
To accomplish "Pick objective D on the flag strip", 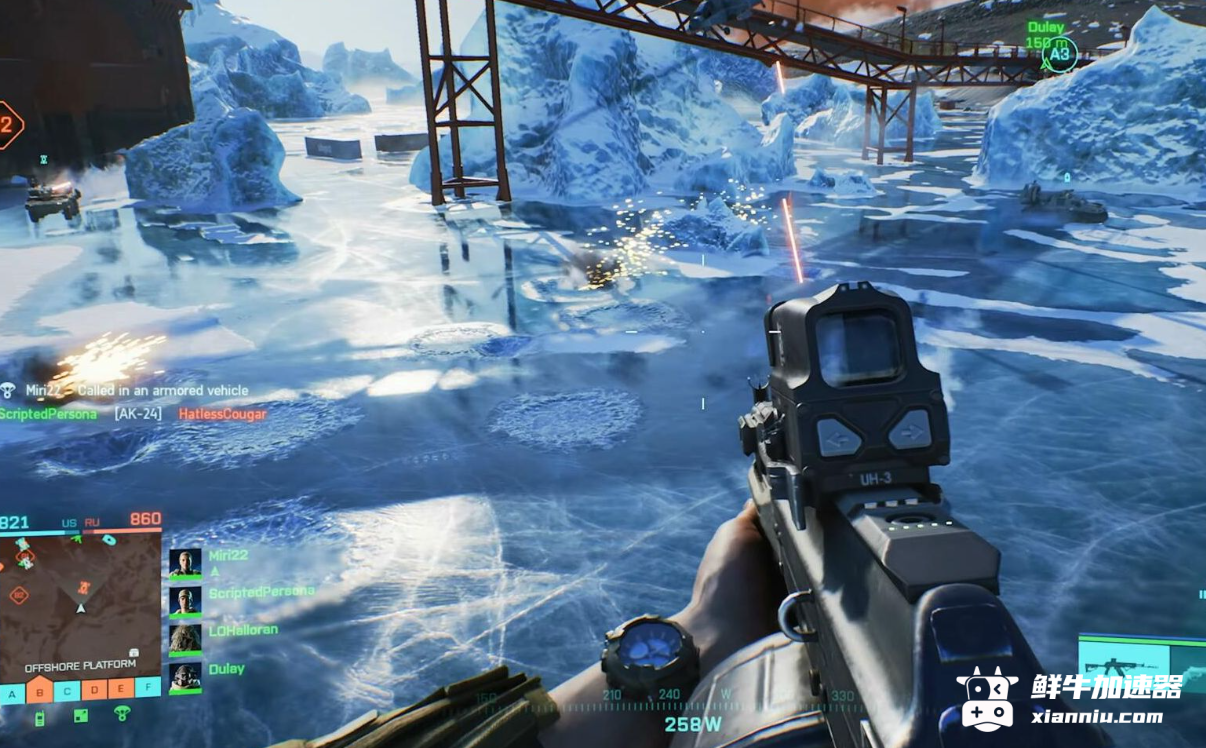I will 93,688.
